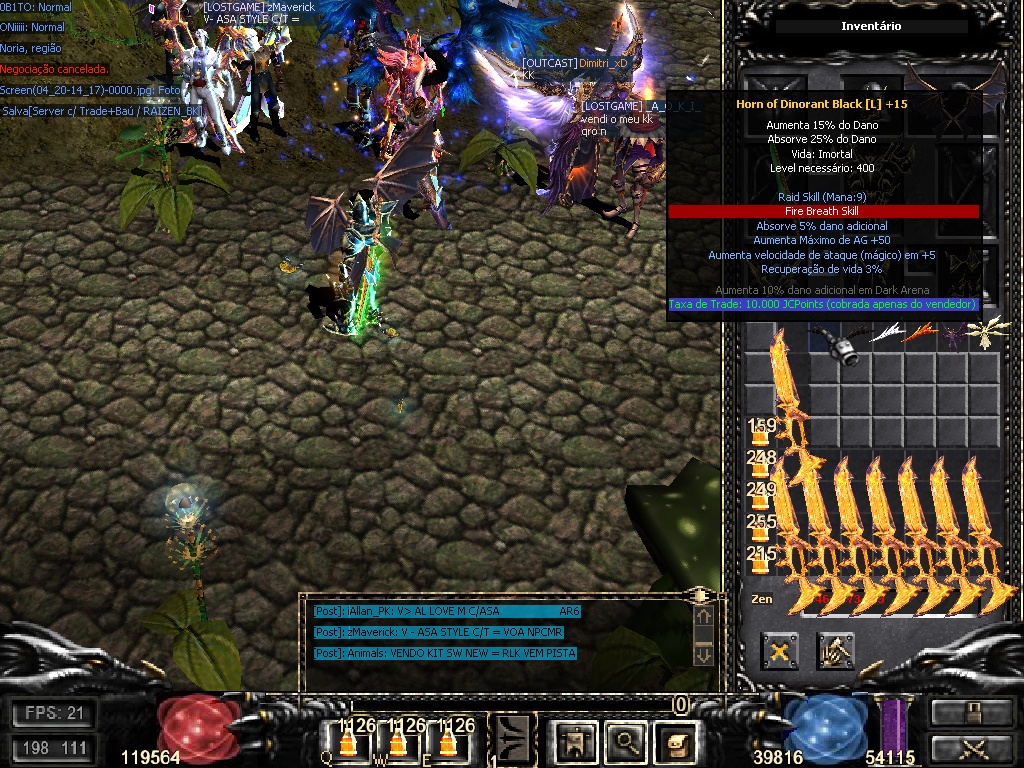Click the hammer repair button in inventory
This screenshot has width=1024, height=768.
(x=834, y=651)
